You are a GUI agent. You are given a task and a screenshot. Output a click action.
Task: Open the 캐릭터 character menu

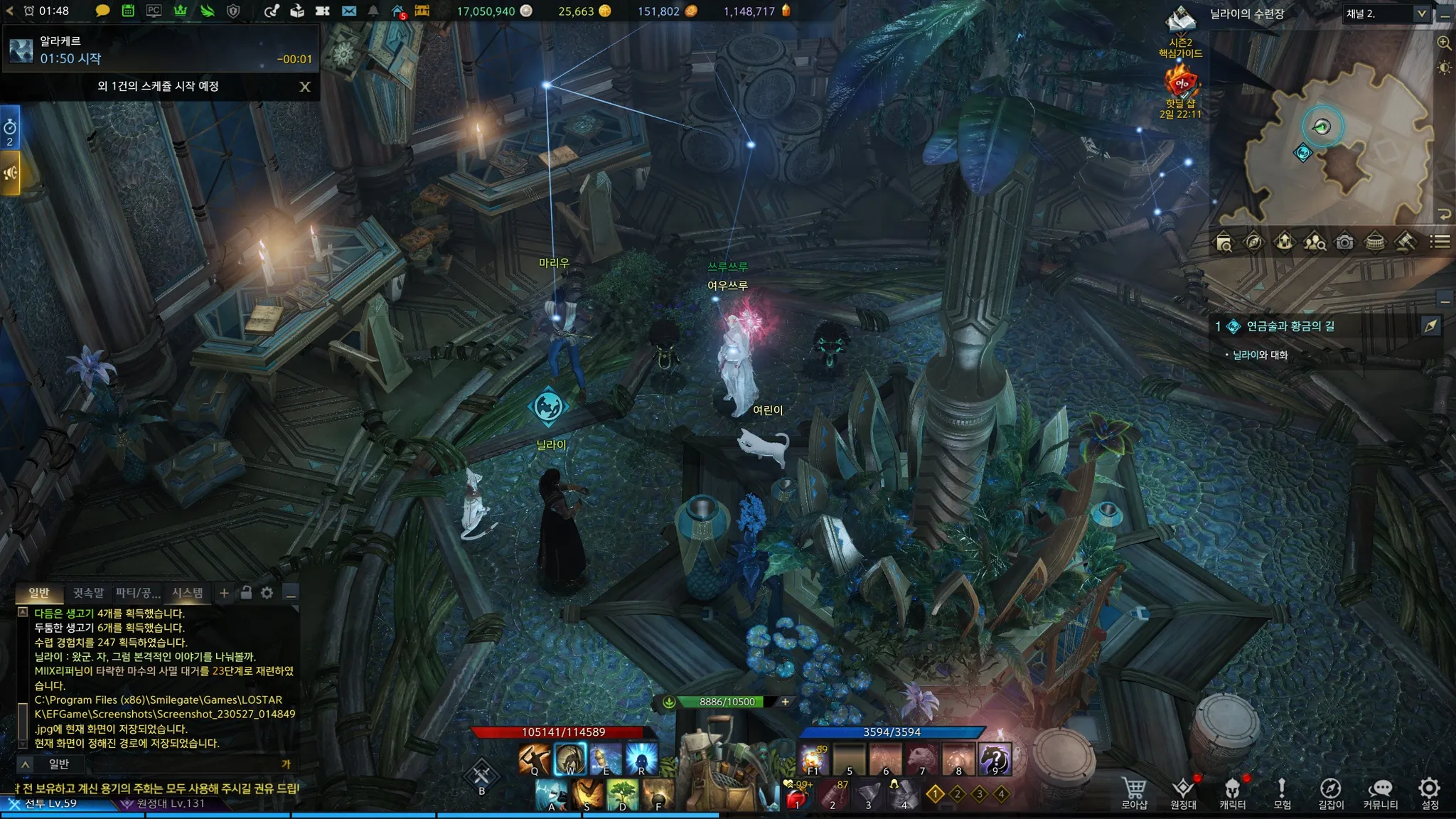coord(1233,792)
